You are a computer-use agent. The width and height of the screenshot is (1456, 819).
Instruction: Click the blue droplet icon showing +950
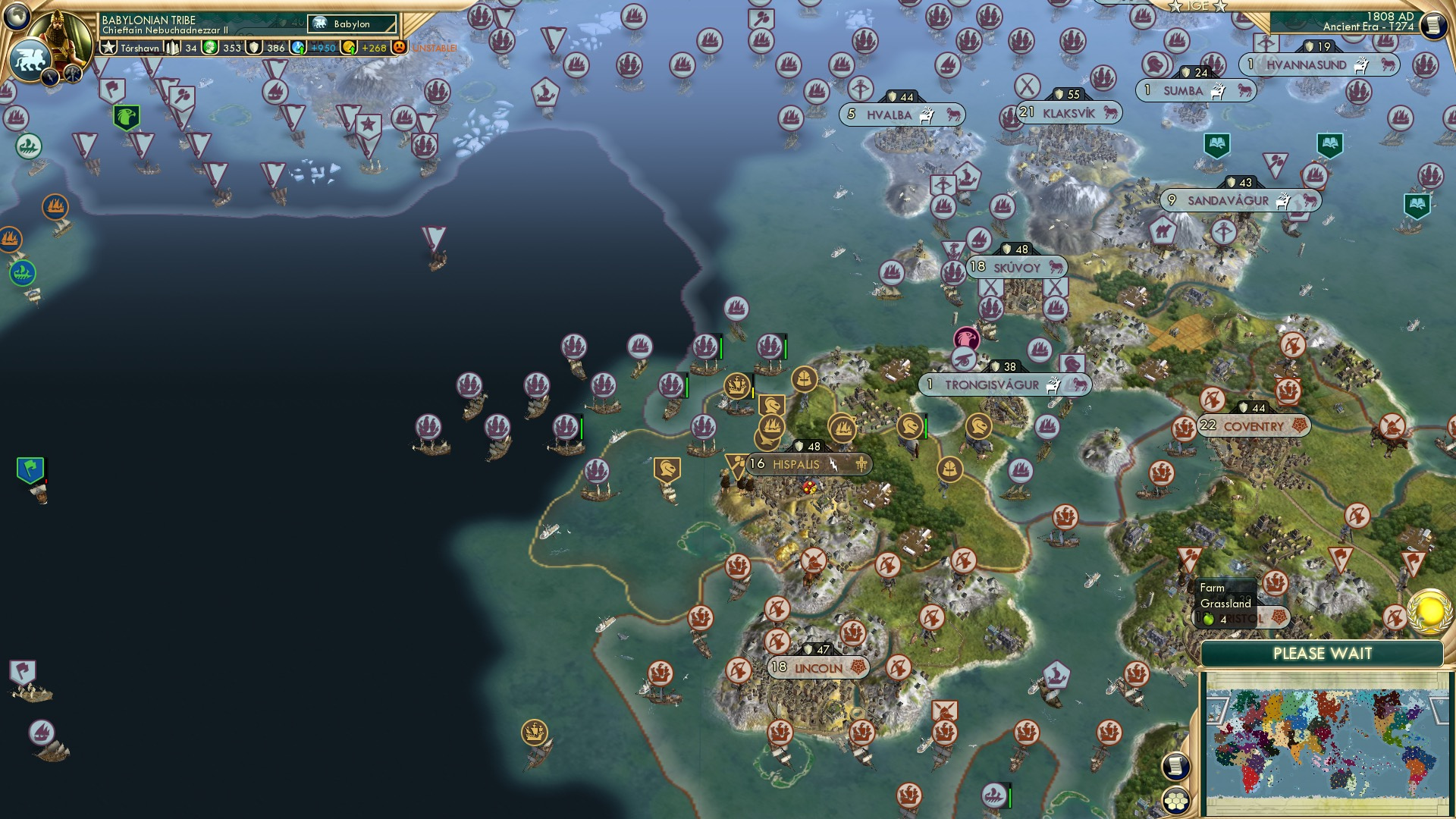pos(297,48)
